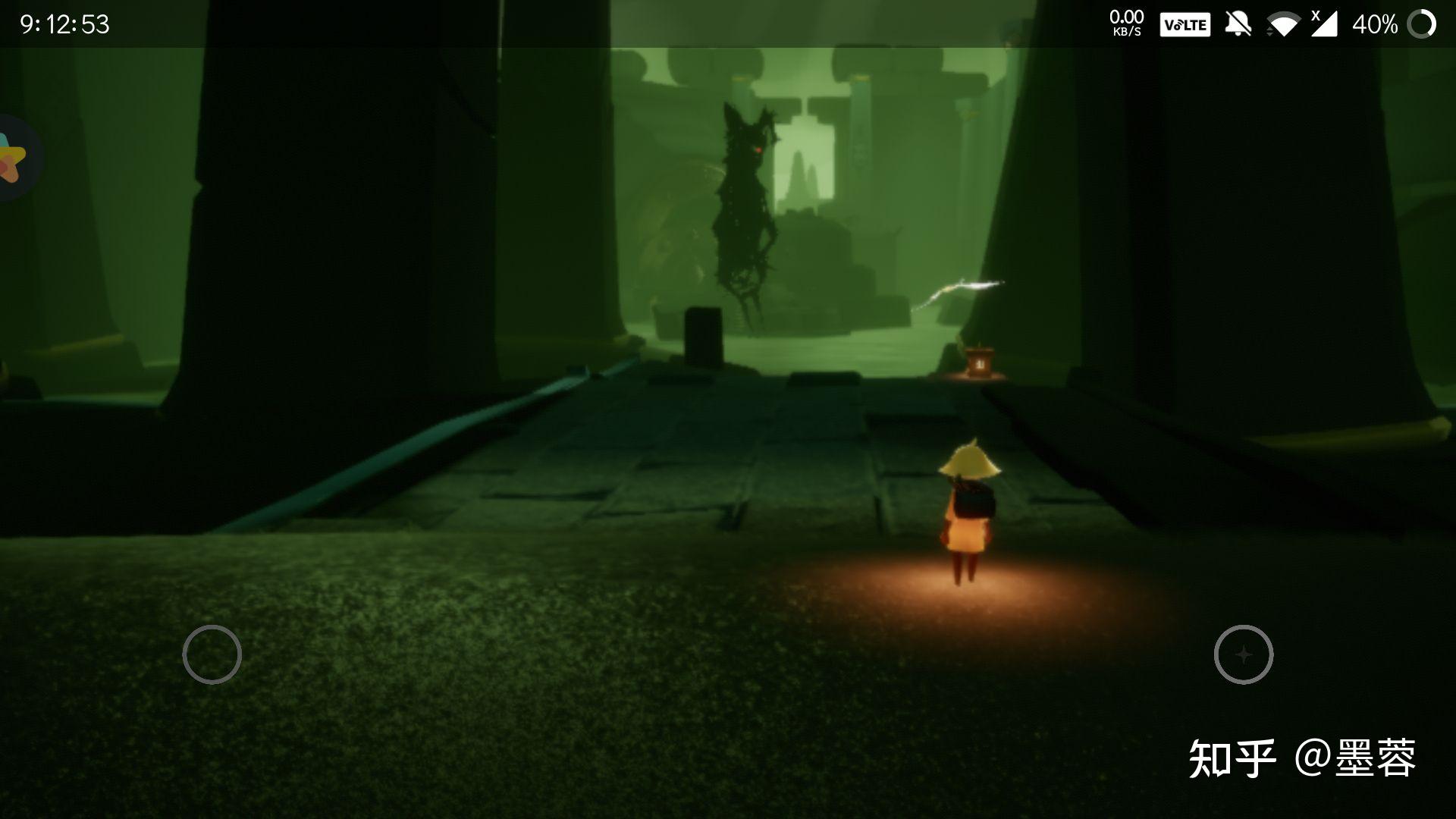Tap the left movement joystick circle

212,654
